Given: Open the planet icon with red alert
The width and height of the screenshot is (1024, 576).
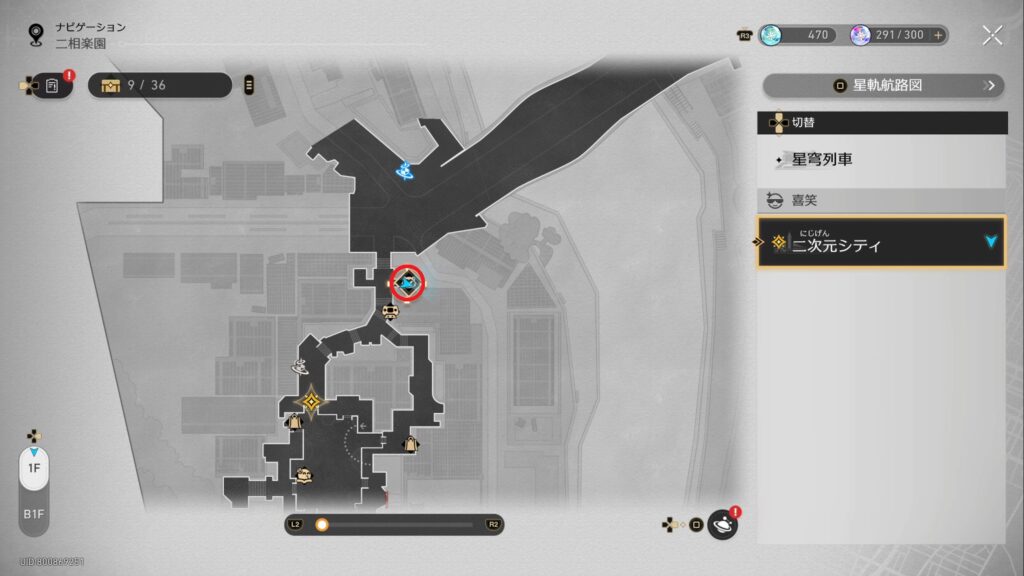Looking at the screenshot, I should pos(722,524).
